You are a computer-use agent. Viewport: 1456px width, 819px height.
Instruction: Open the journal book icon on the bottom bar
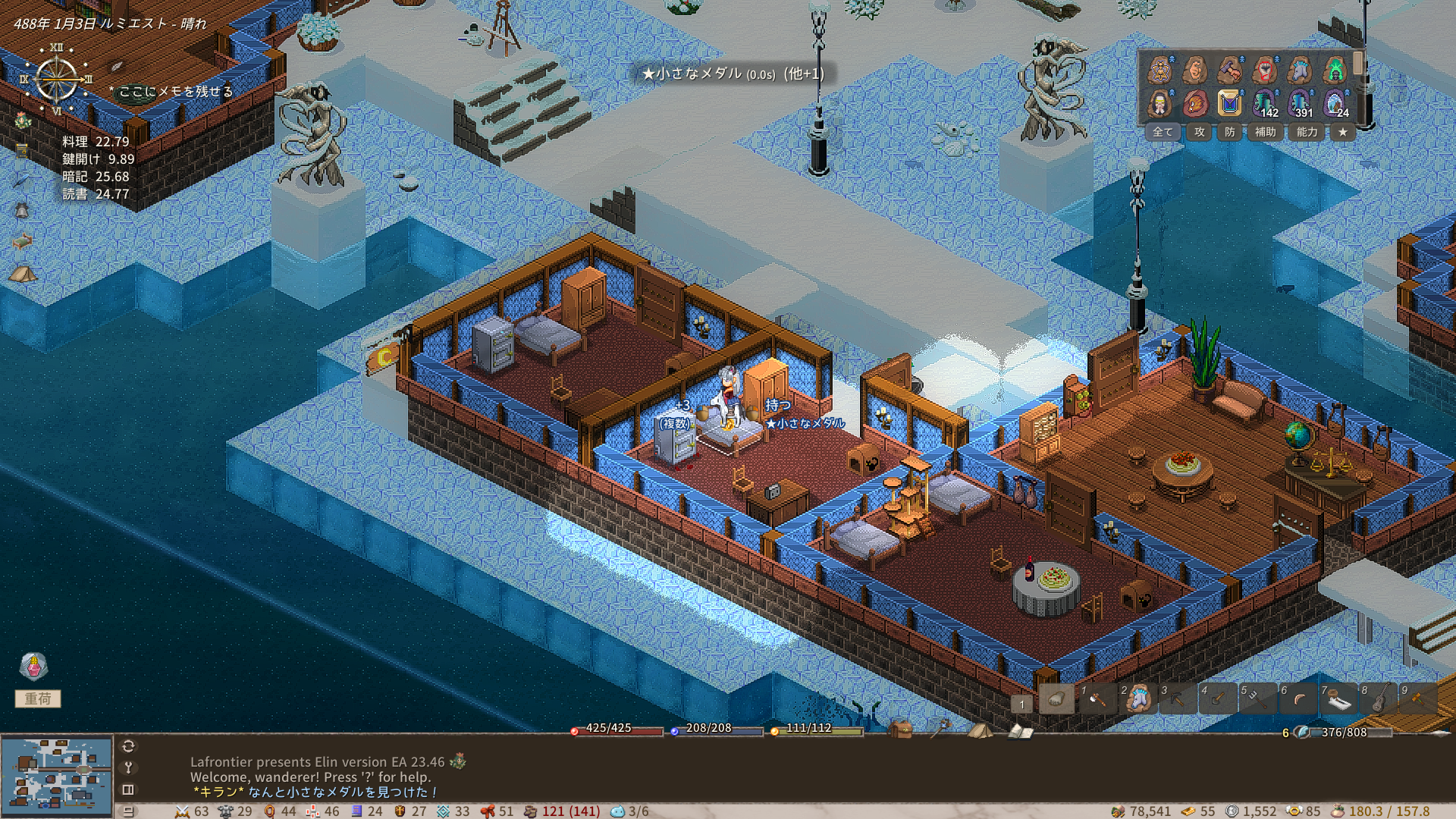[x=1020, y=731]
